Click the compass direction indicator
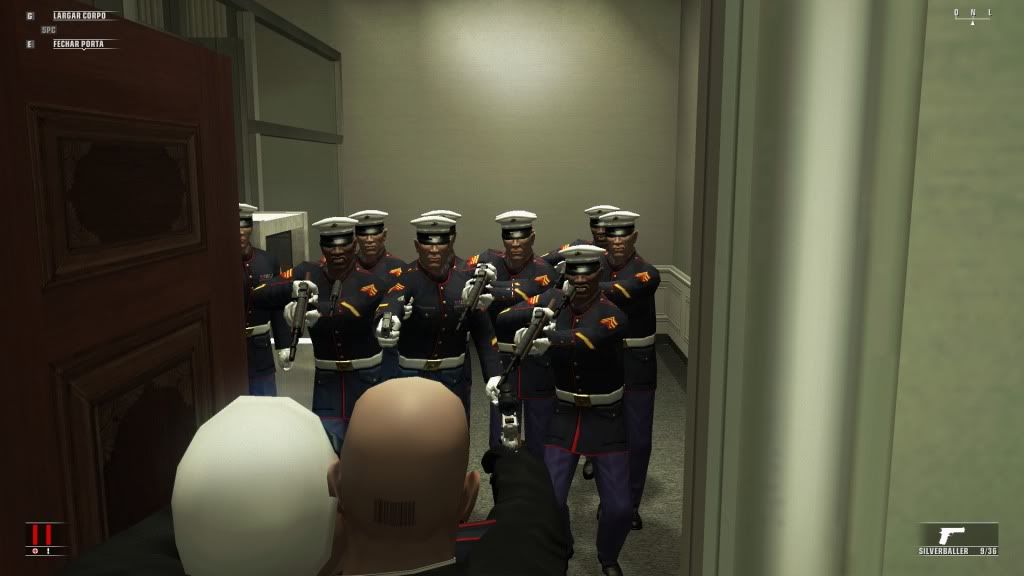 tap(972, 15)
